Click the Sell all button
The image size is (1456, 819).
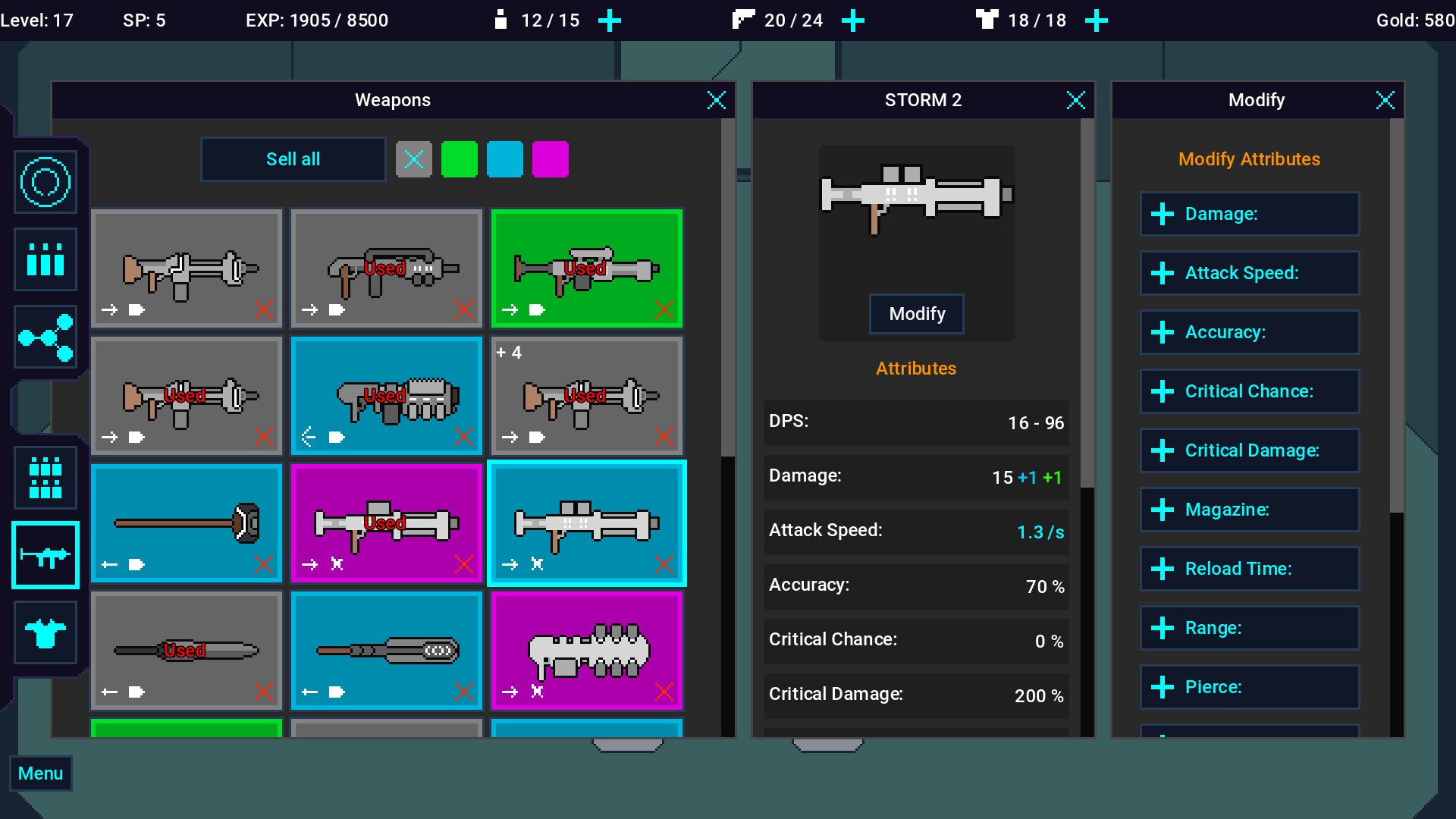pyautogui.click(x=293, y=159)
